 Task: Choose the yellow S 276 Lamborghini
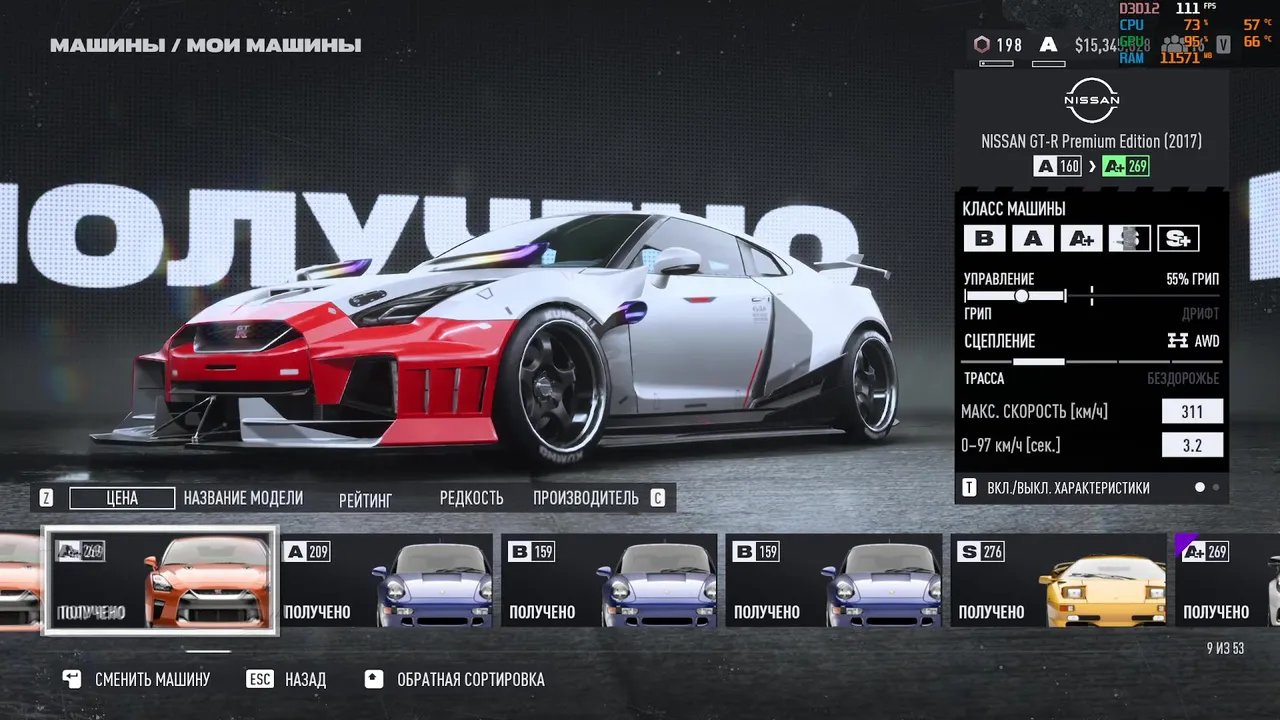coord(1057,580)
